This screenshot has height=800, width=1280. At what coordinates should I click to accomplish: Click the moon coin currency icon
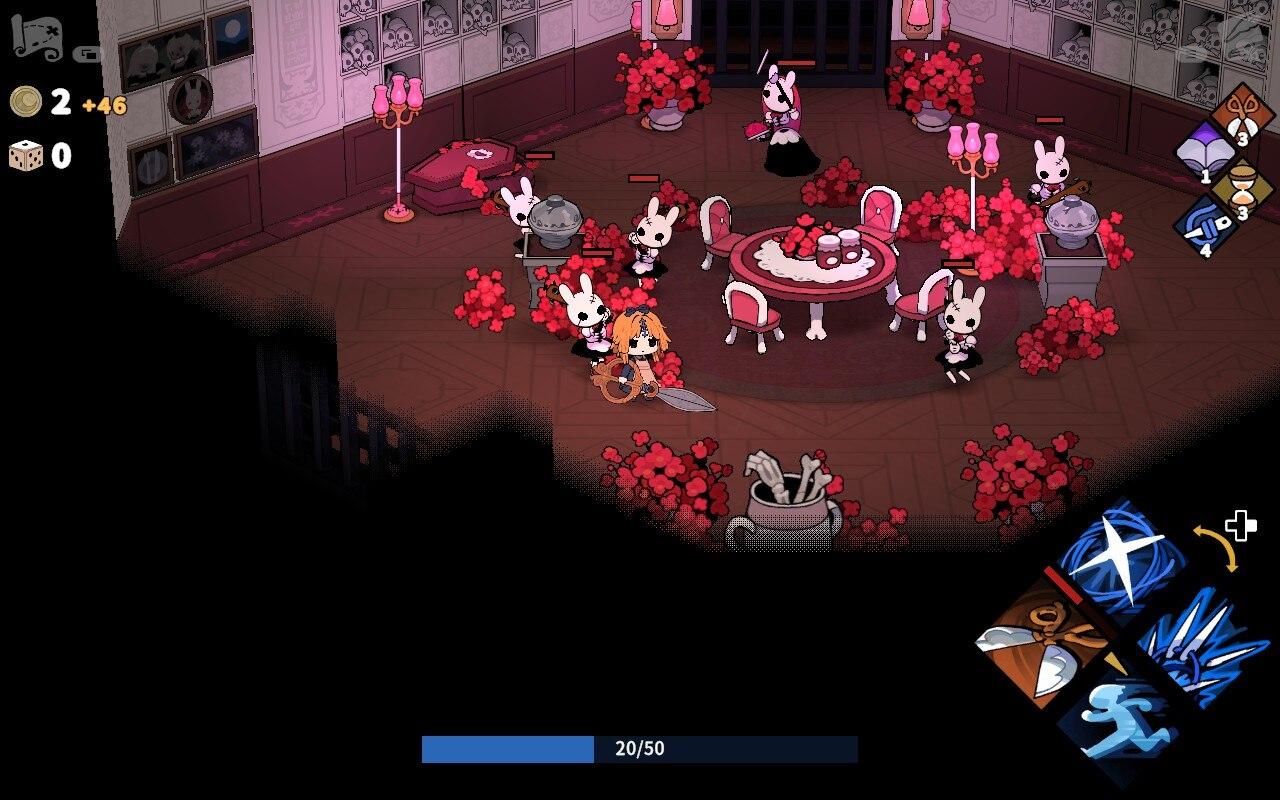coord(26,101)
